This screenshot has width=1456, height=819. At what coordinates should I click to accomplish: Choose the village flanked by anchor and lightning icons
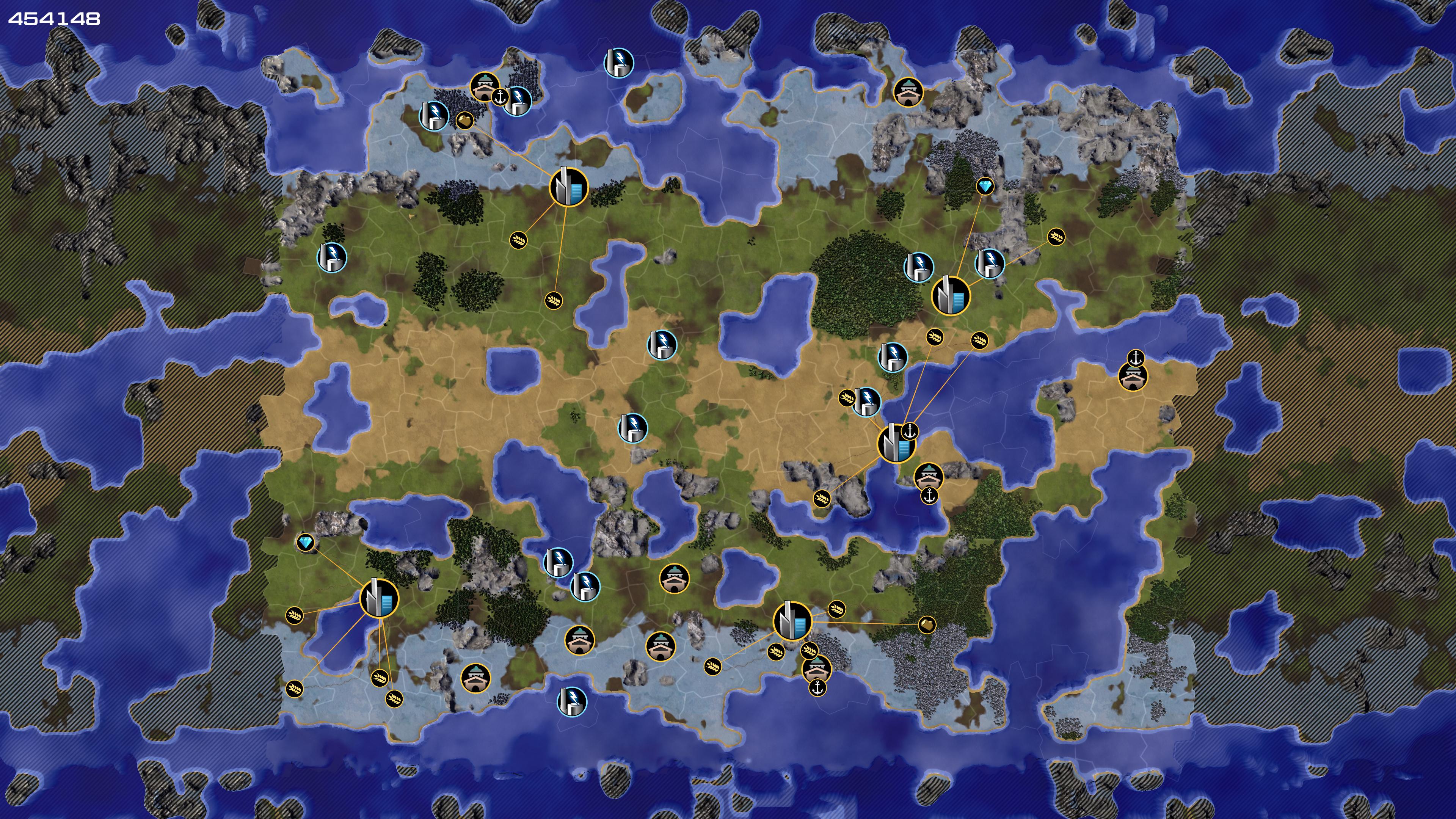pyautogui.click(x=484, y=86)
